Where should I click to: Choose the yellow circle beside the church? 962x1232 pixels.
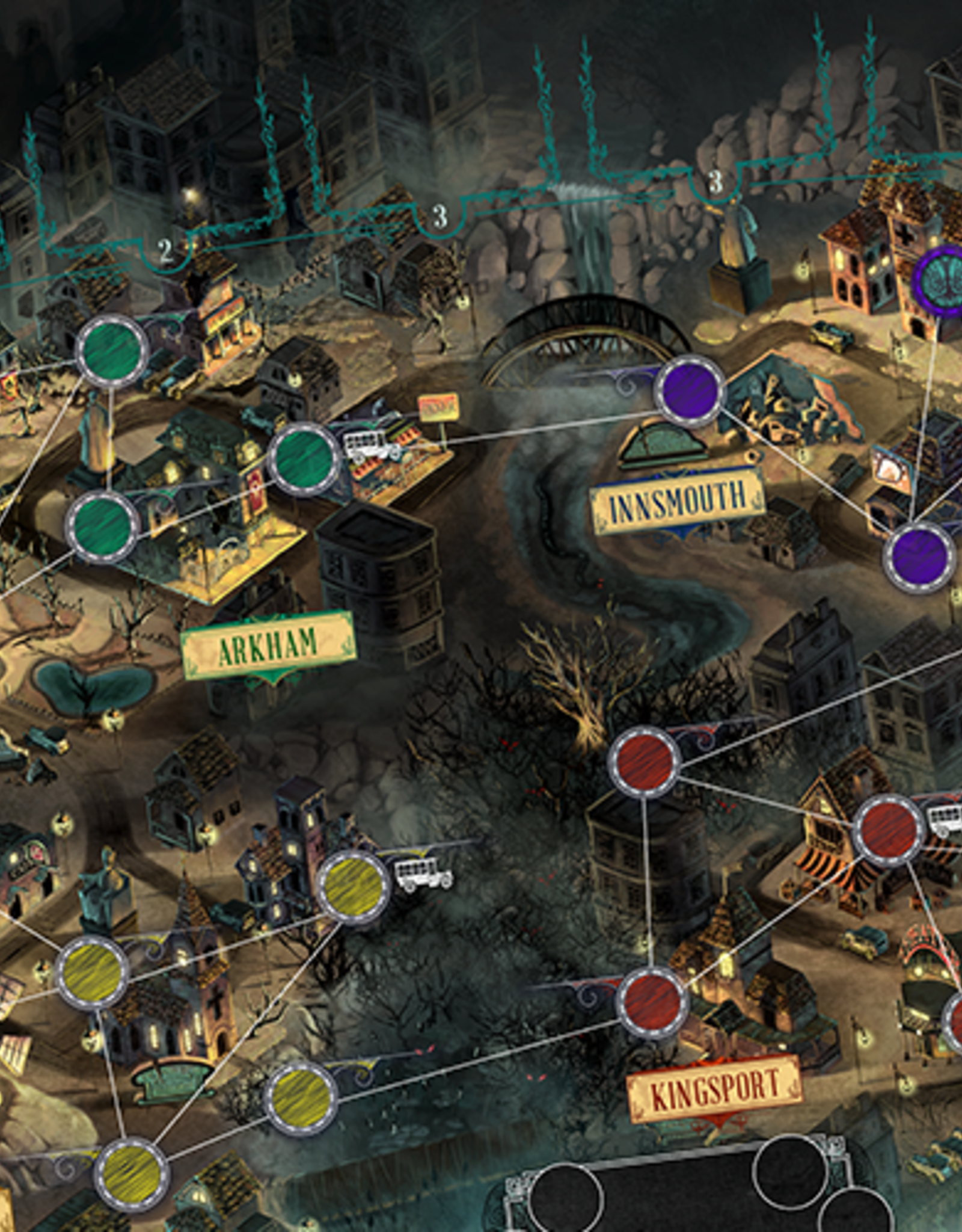[92, 972]
